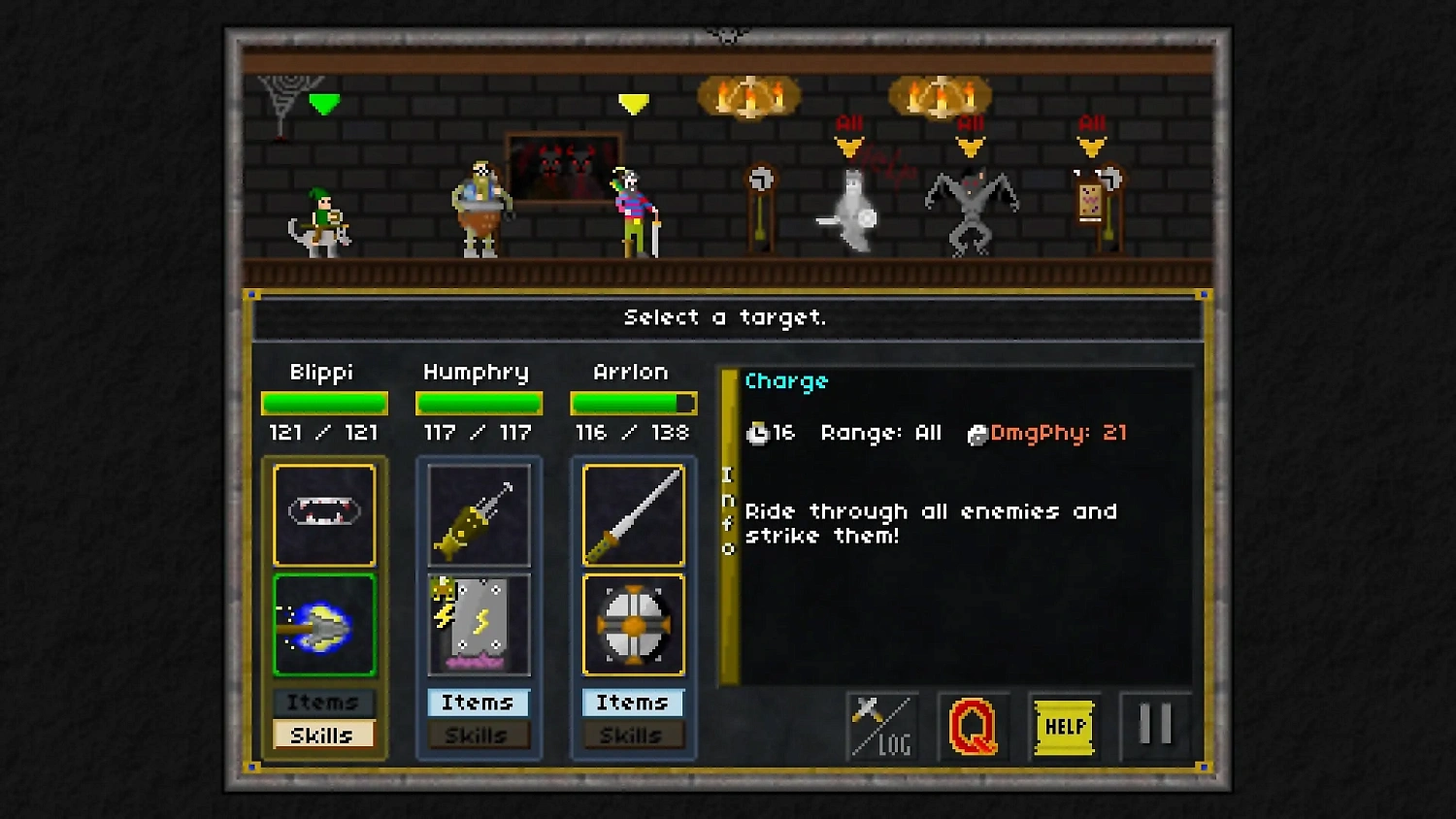Image resolution: width=1456 pixels, height=819 pixels.
Task: Choose Arrlon's crossed shield defense skill
Action: point(633,624)
